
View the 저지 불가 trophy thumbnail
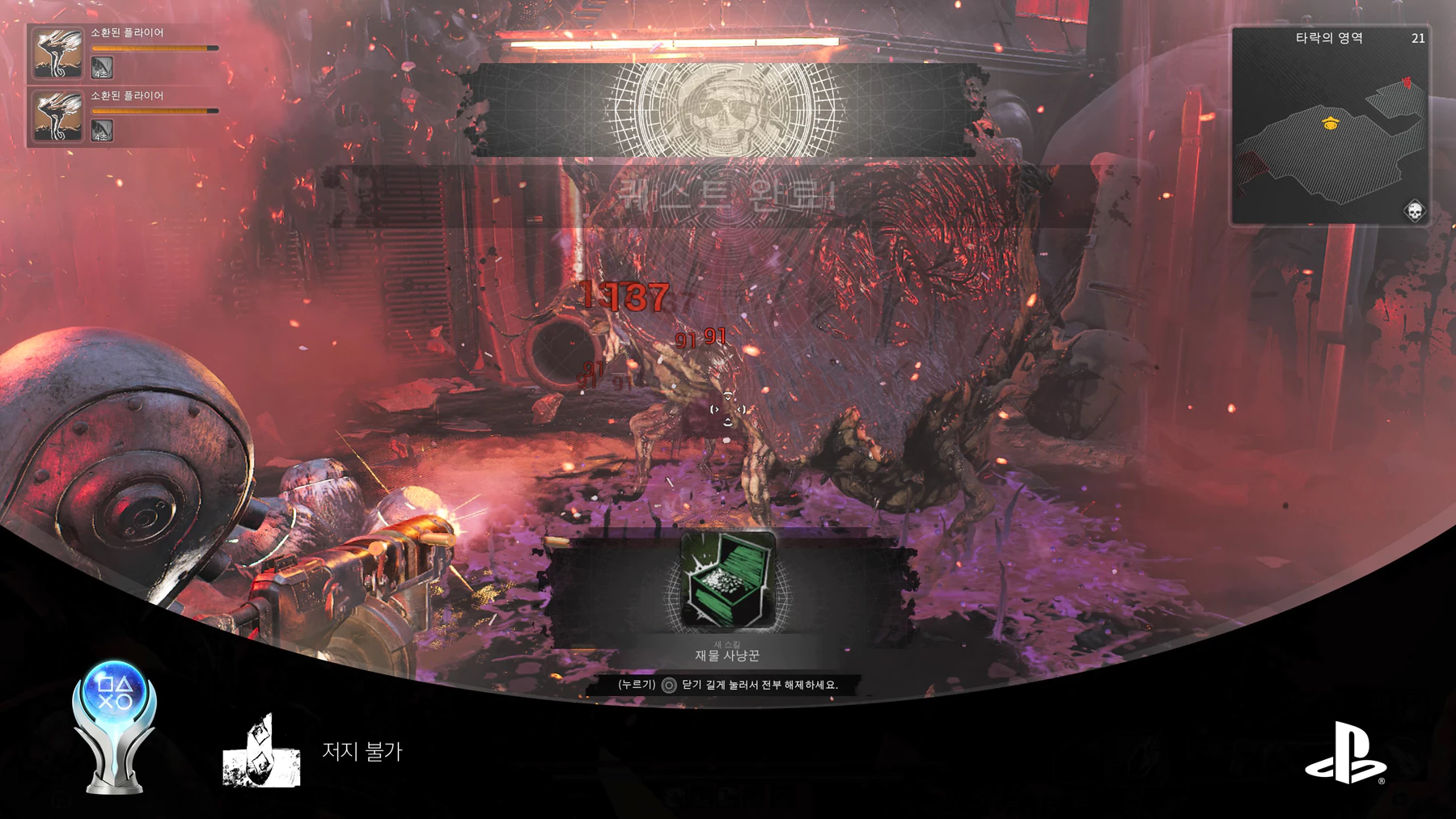click(x=261, y=751)
